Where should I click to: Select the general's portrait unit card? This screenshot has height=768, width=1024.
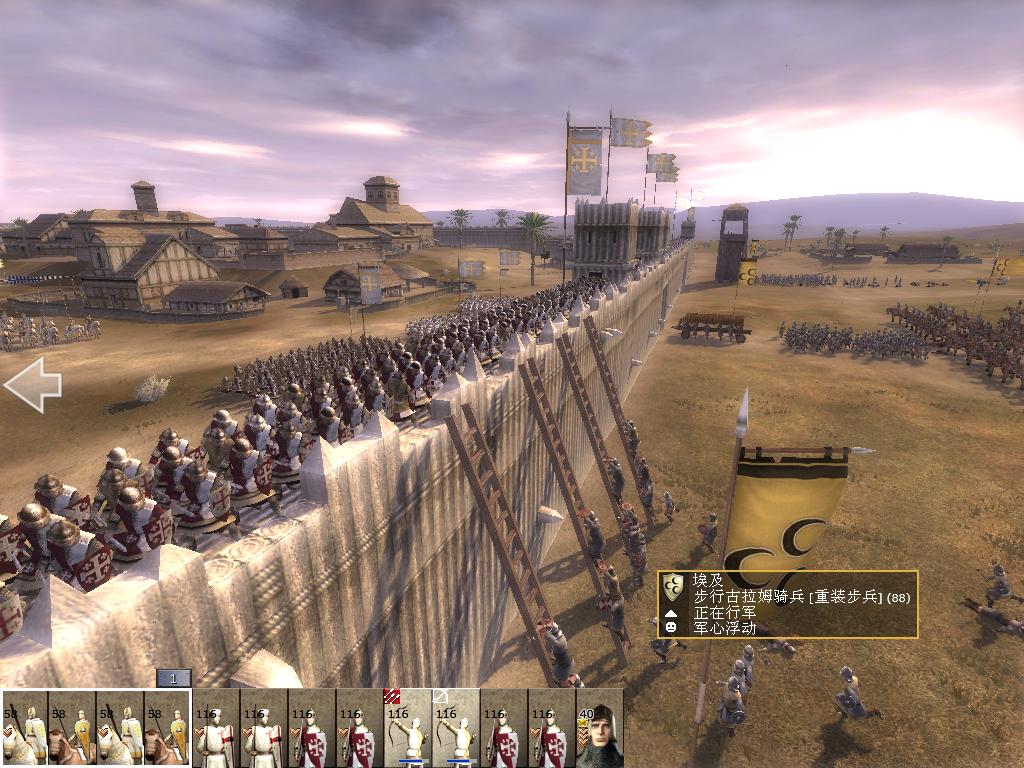point(600,728)
